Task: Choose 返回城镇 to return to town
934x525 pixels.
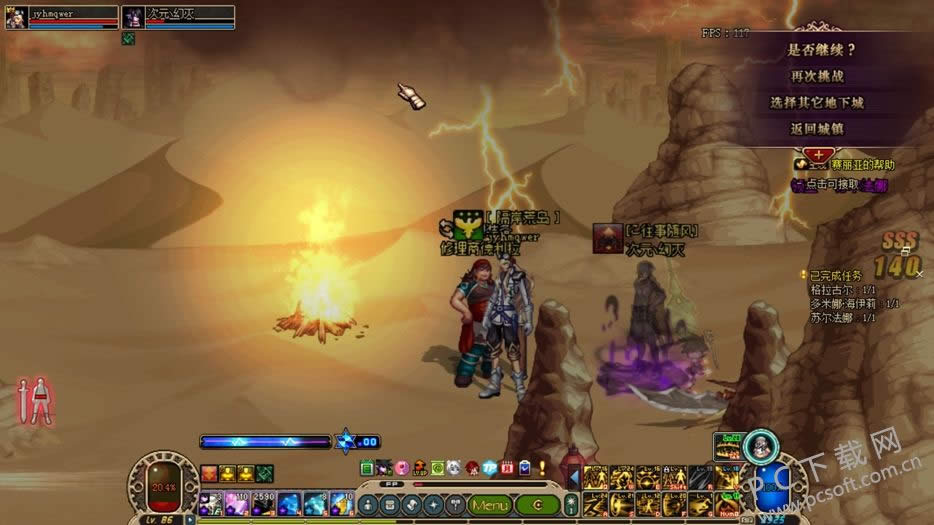Action: click(817, 129)
